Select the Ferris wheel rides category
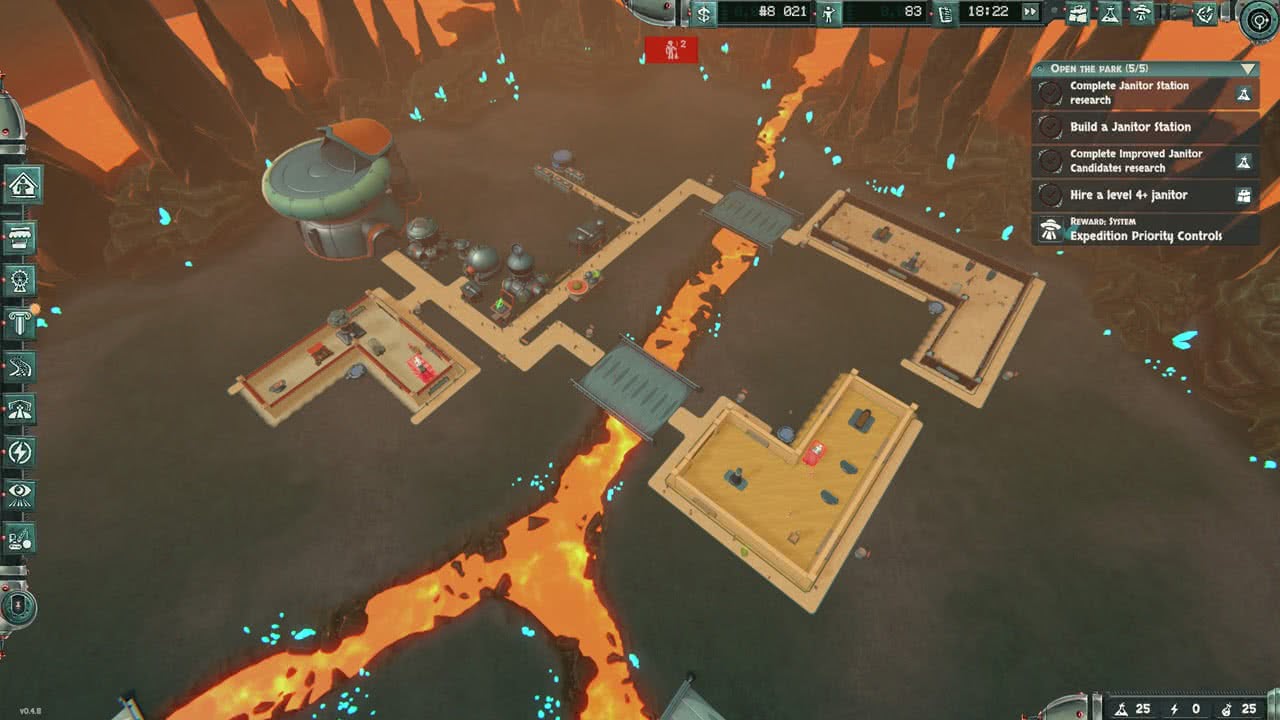Viewport: 1280px width, 720px height. [21, 280]
